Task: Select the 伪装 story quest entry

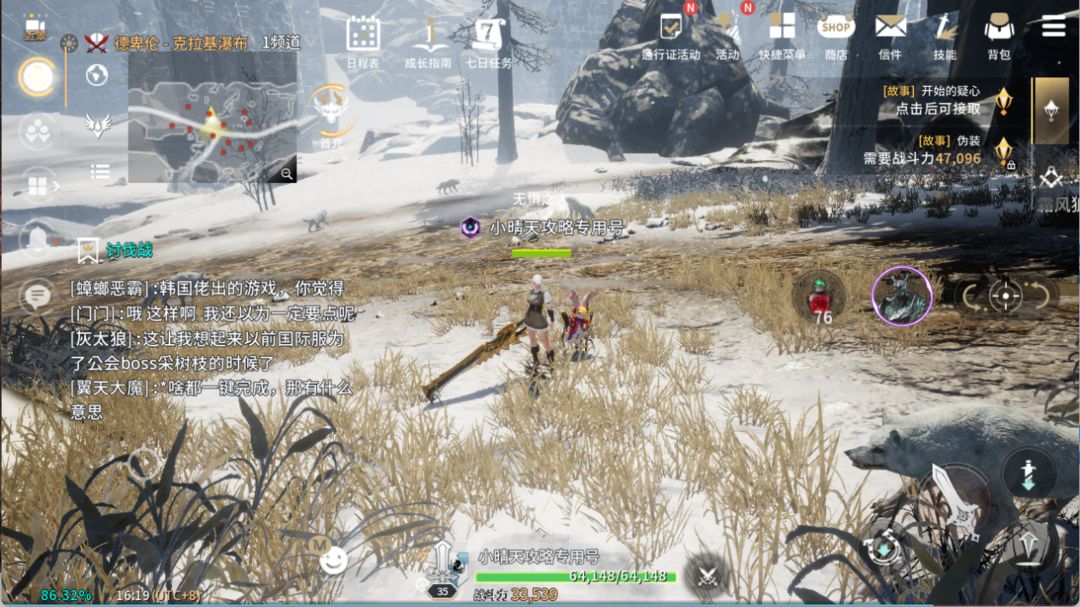Action: coord(938,150)
